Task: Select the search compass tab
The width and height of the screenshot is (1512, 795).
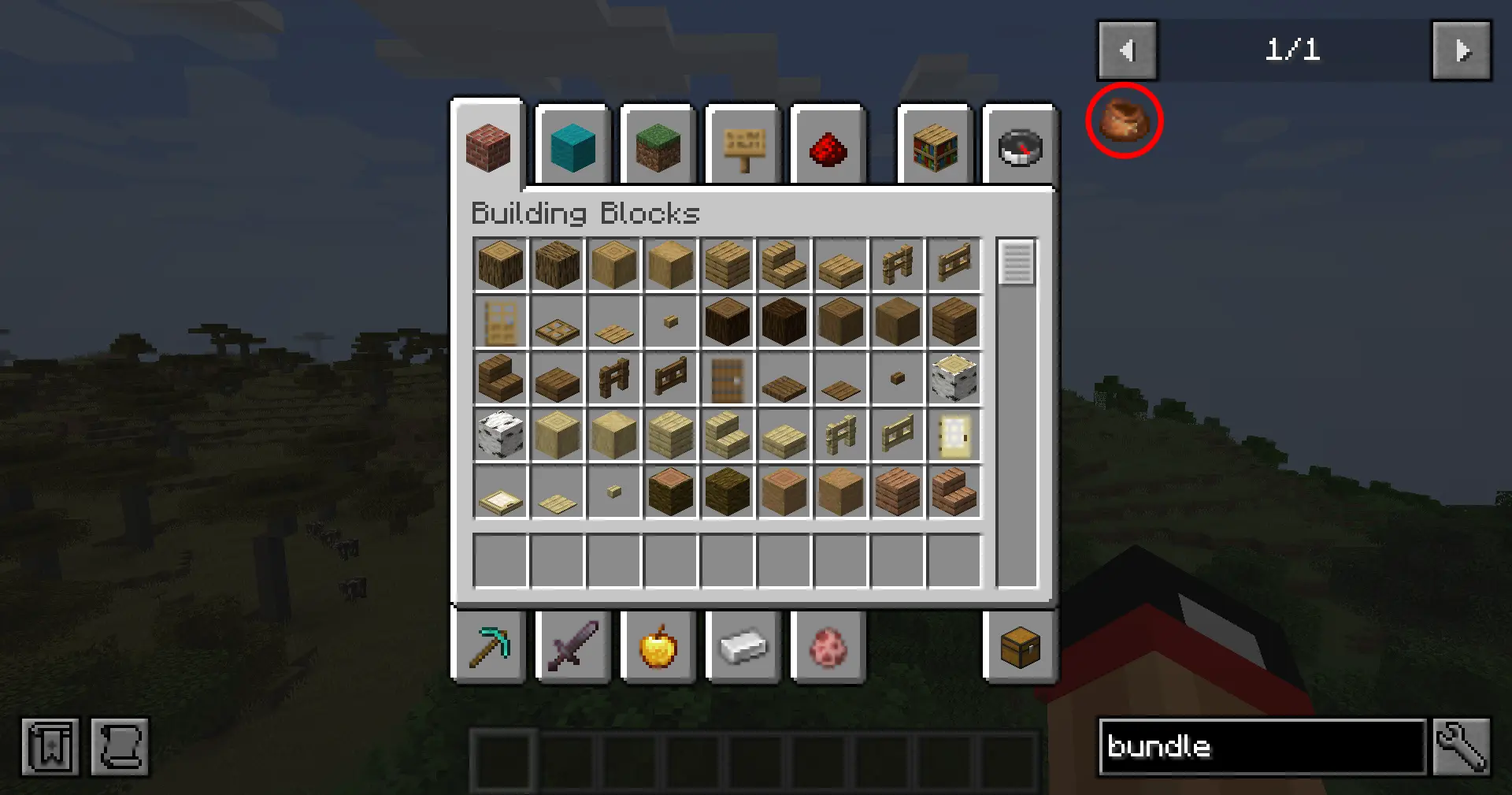Action: click(x=1020, y=147)
